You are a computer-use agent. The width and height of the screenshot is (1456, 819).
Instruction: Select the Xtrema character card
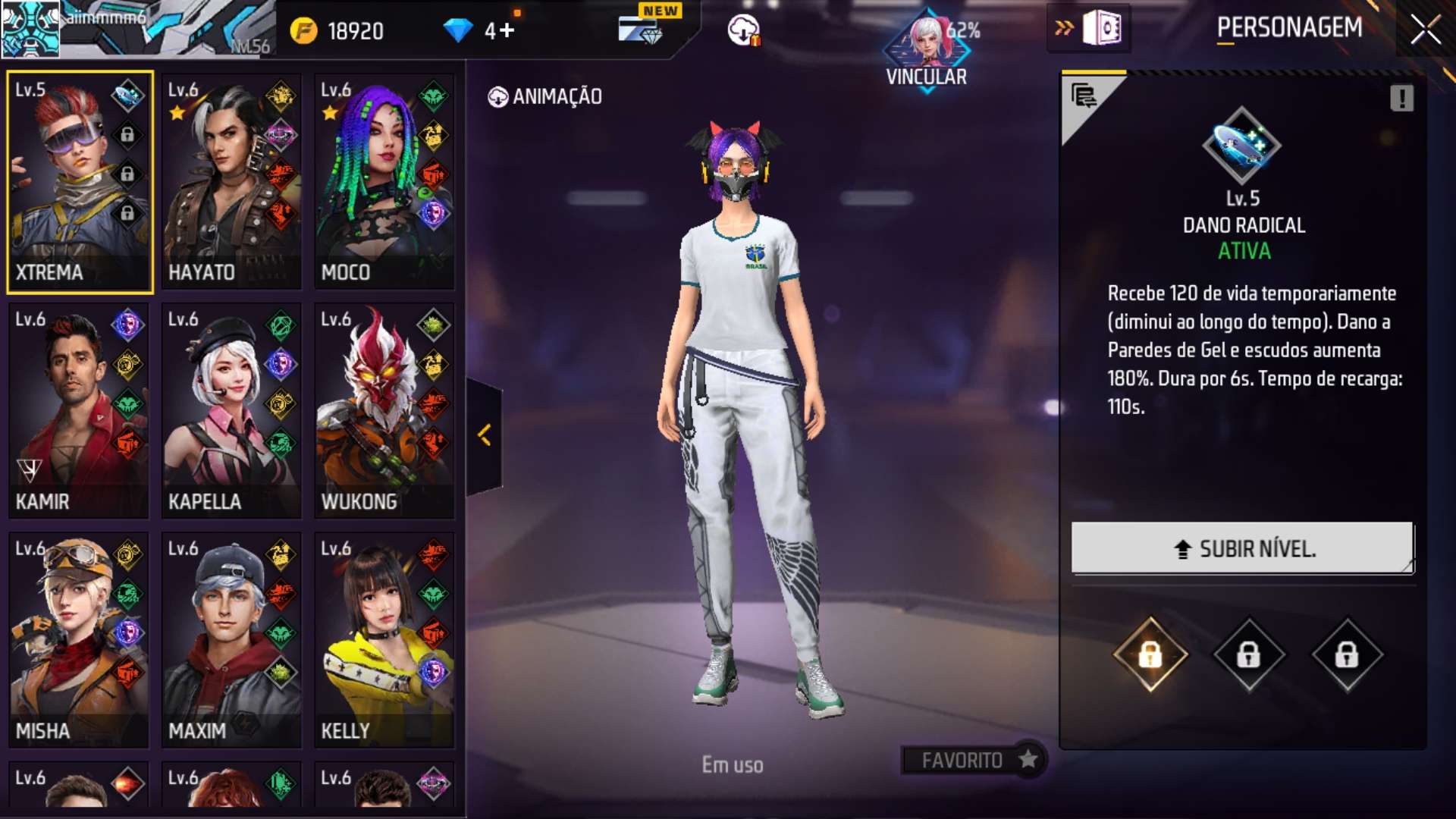click(x=80, y=182)
